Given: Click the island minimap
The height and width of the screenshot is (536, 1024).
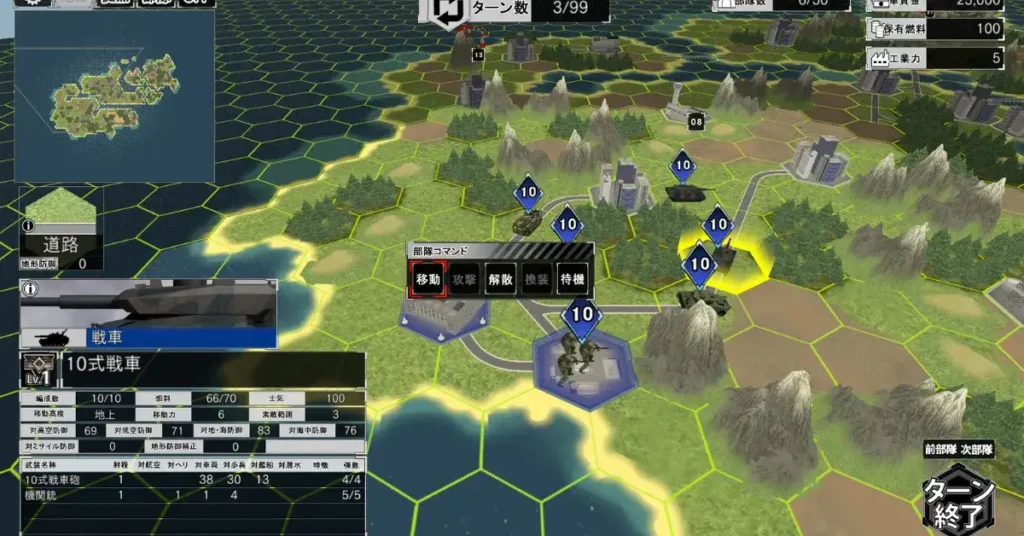Looking at the screenshot, I should point(114,97).
